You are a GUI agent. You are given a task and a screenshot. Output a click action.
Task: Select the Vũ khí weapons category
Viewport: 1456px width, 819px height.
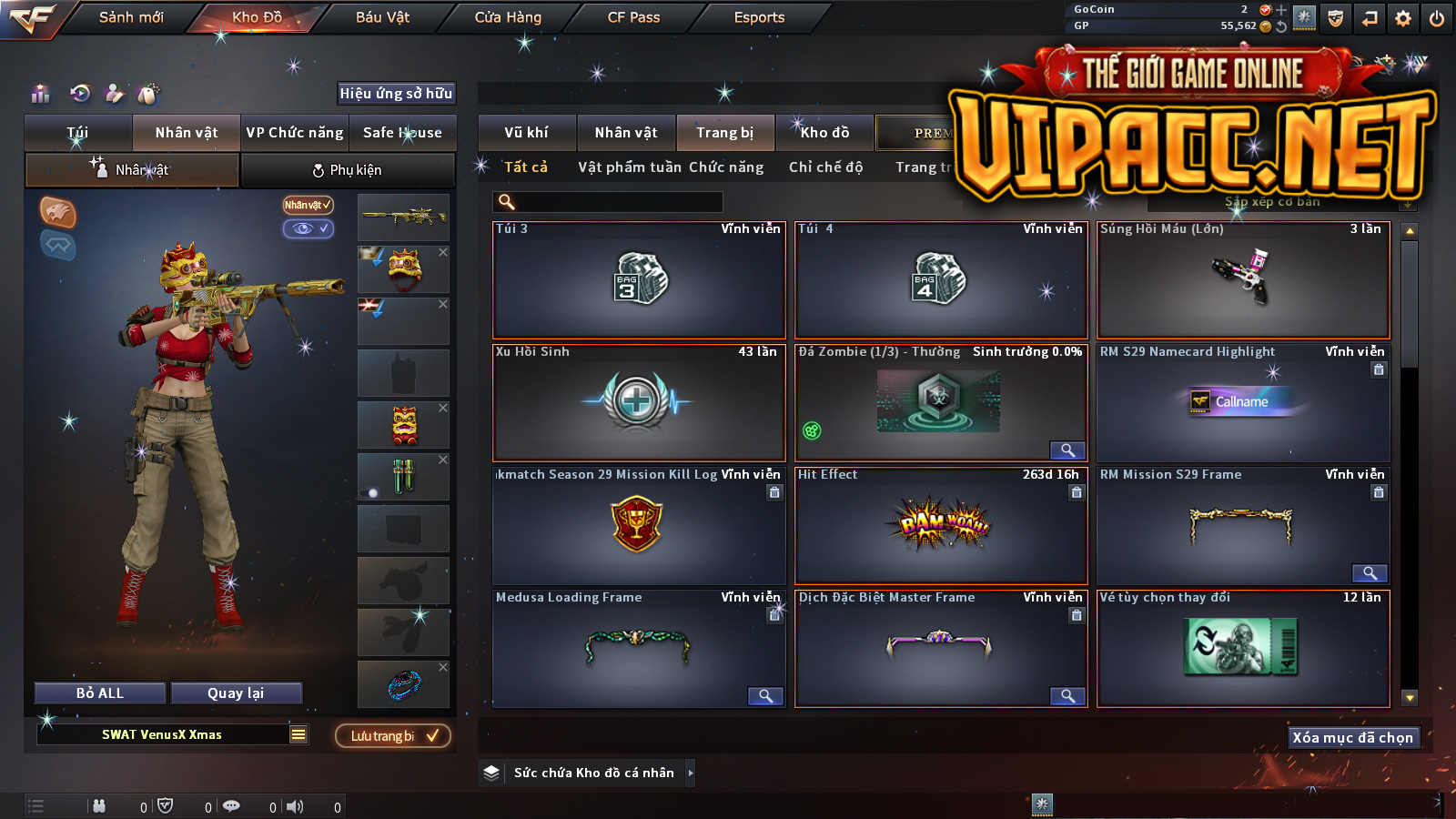point(526,133)
